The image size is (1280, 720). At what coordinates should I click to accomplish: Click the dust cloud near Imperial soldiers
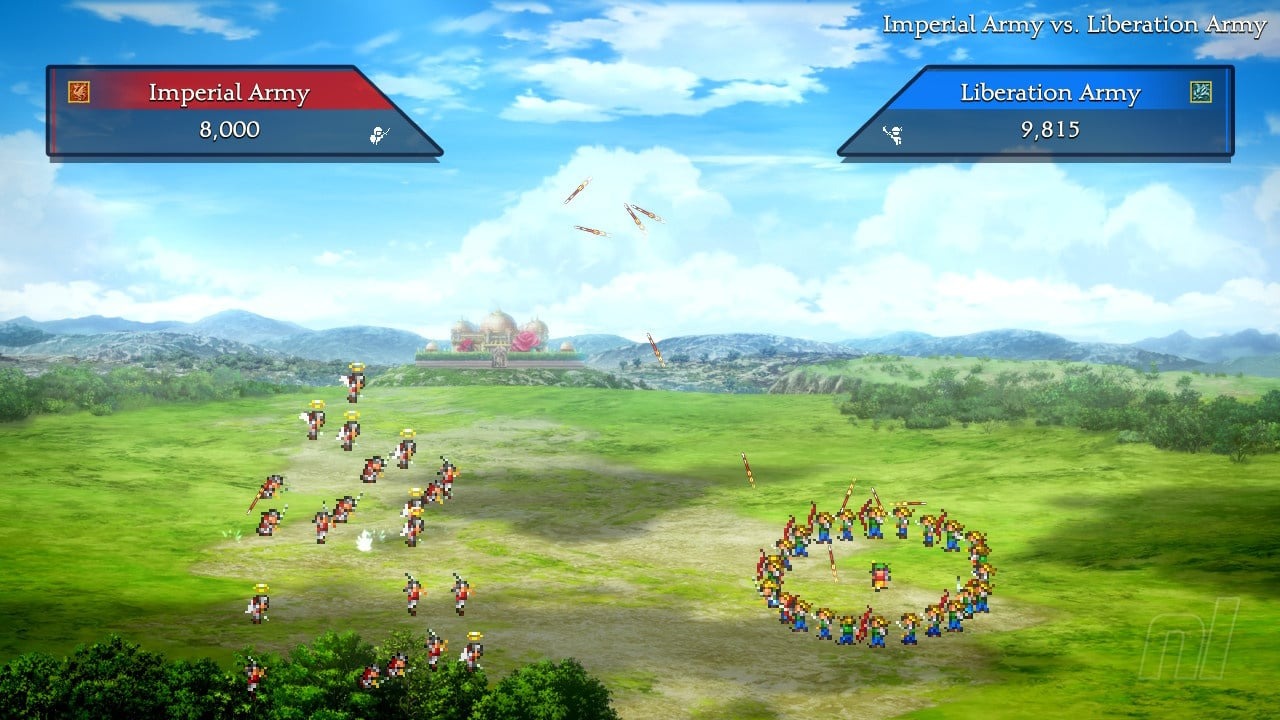pos(367,542)
